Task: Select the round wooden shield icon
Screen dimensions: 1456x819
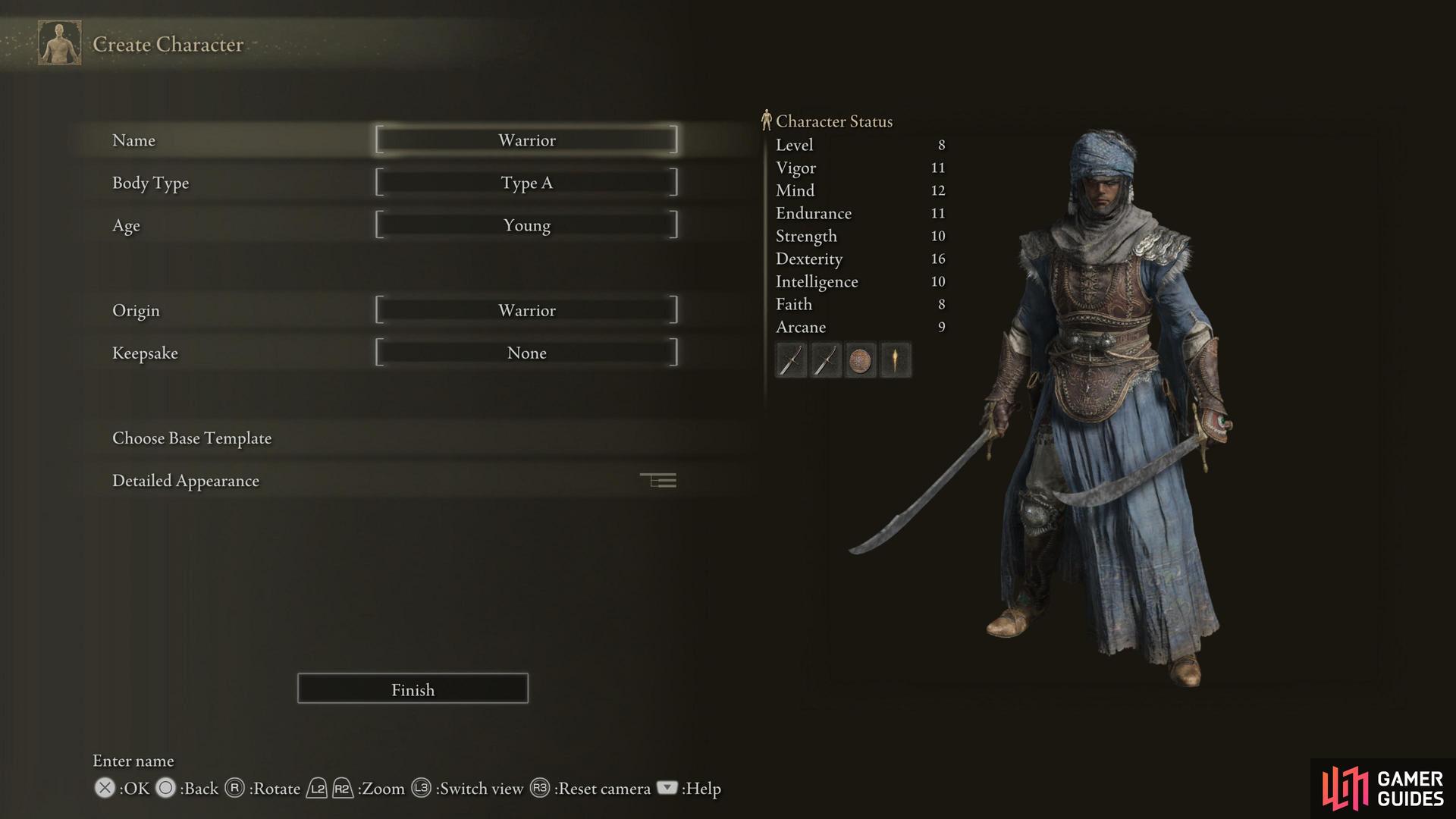Action: tap(860, 360)
